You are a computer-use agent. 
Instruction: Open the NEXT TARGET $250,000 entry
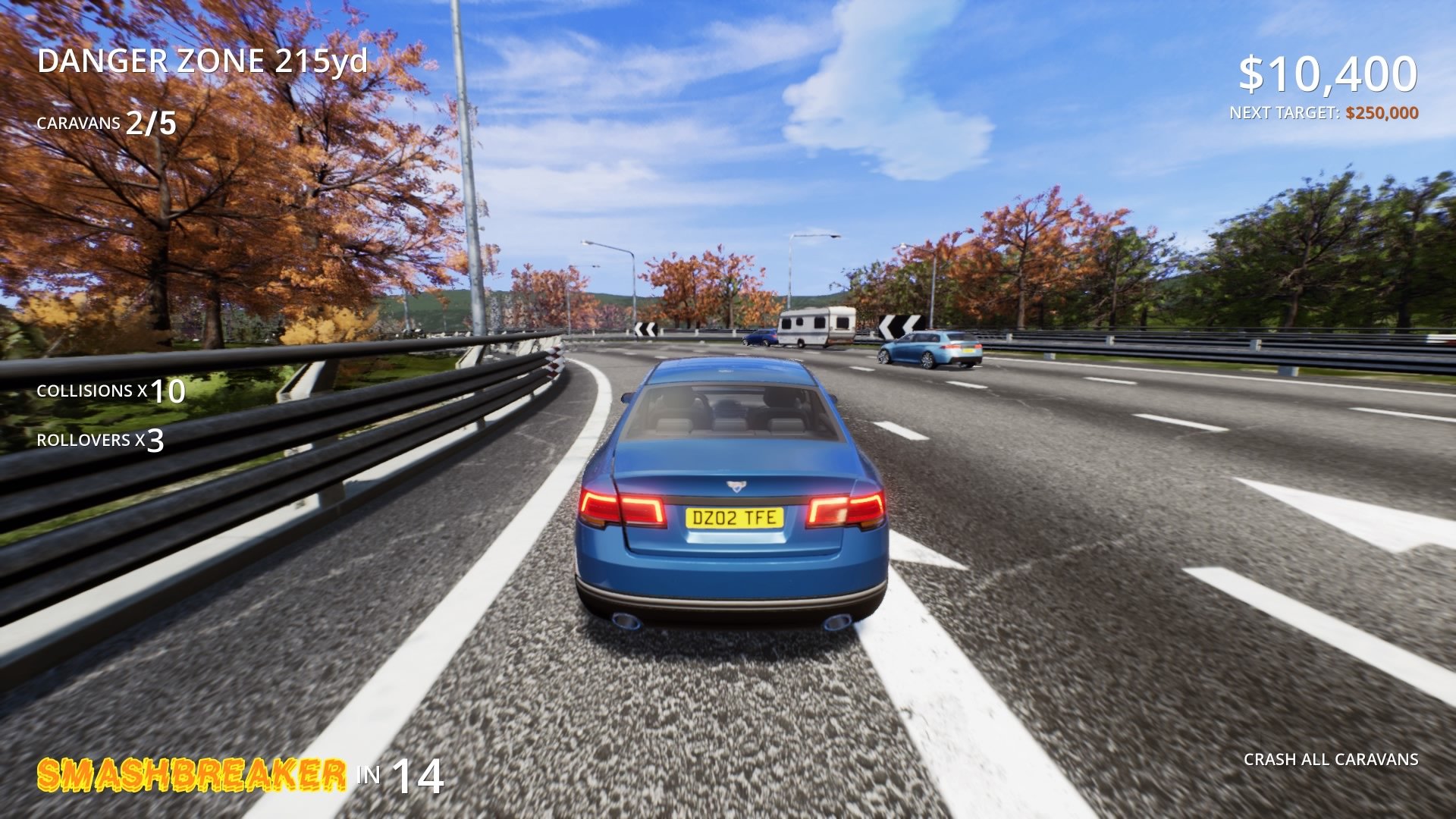[x=1325, y=112]
